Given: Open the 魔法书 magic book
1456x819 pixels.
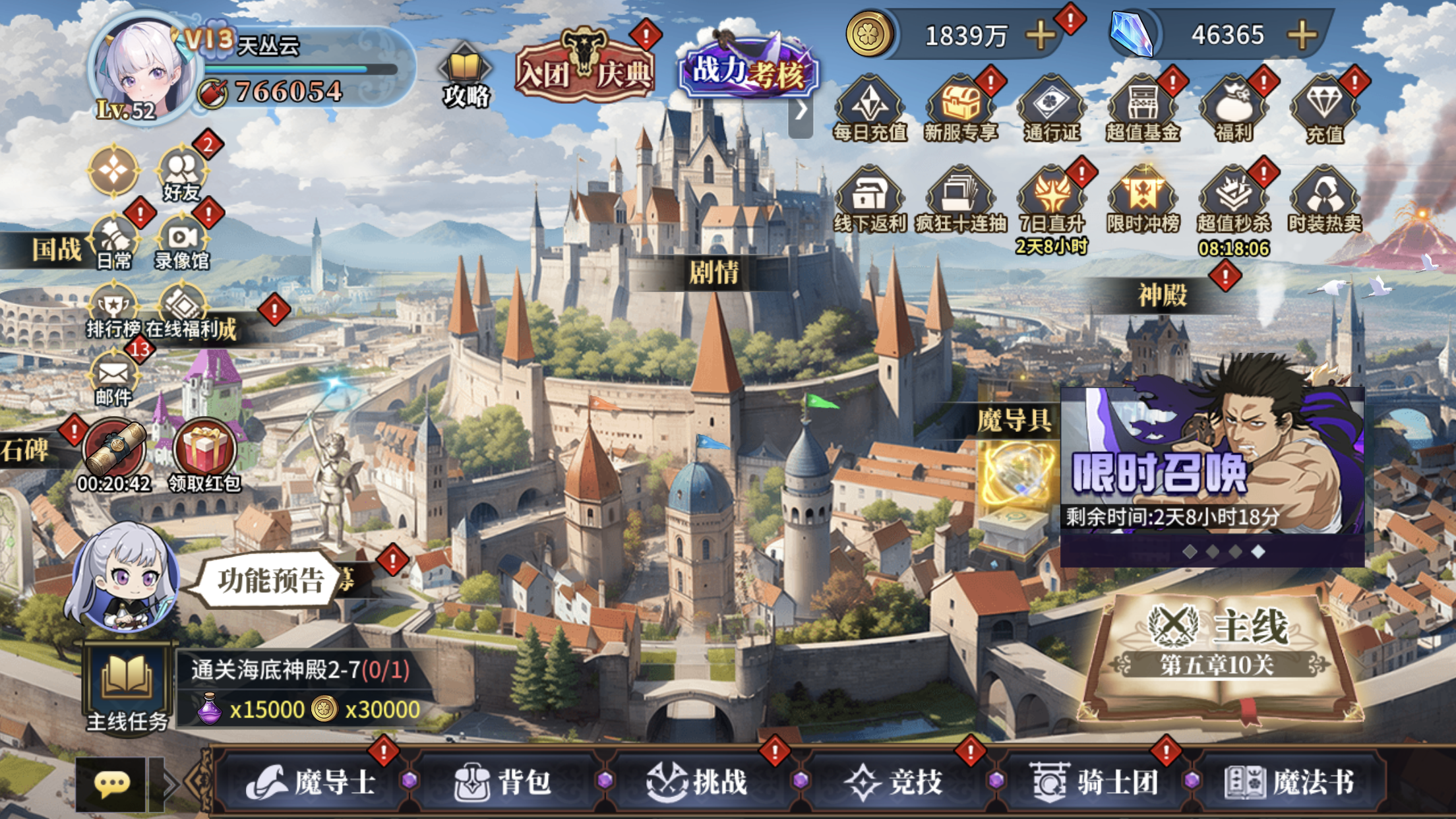Looking at the screenshot, I should [x=1289, y=782].
